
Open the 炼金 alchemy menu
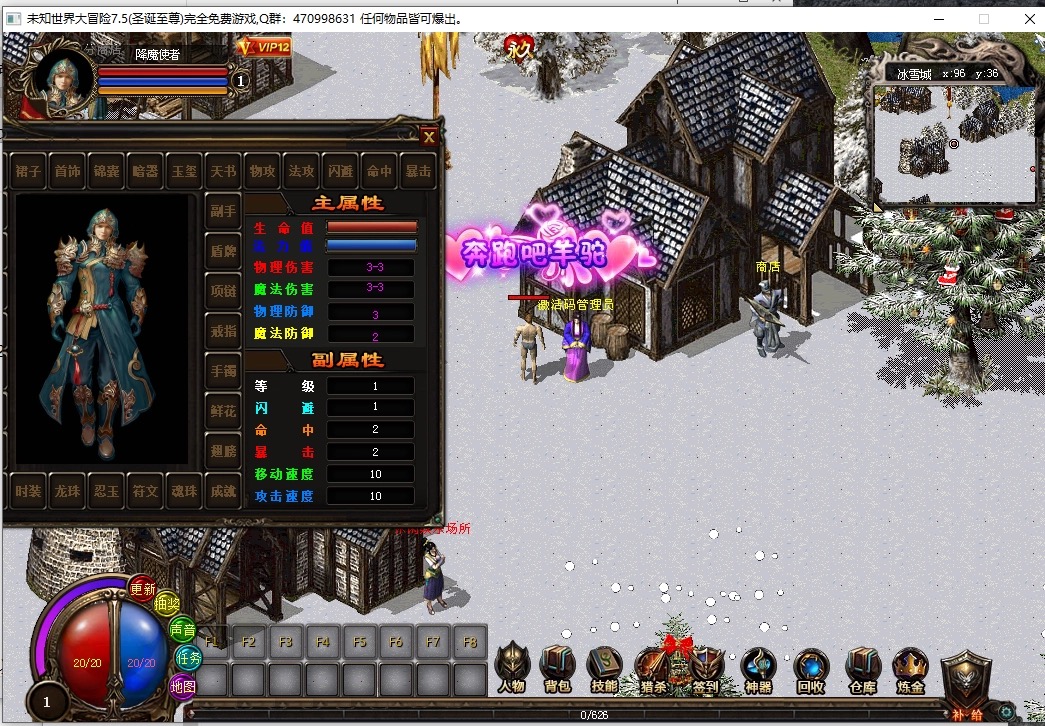910,667
